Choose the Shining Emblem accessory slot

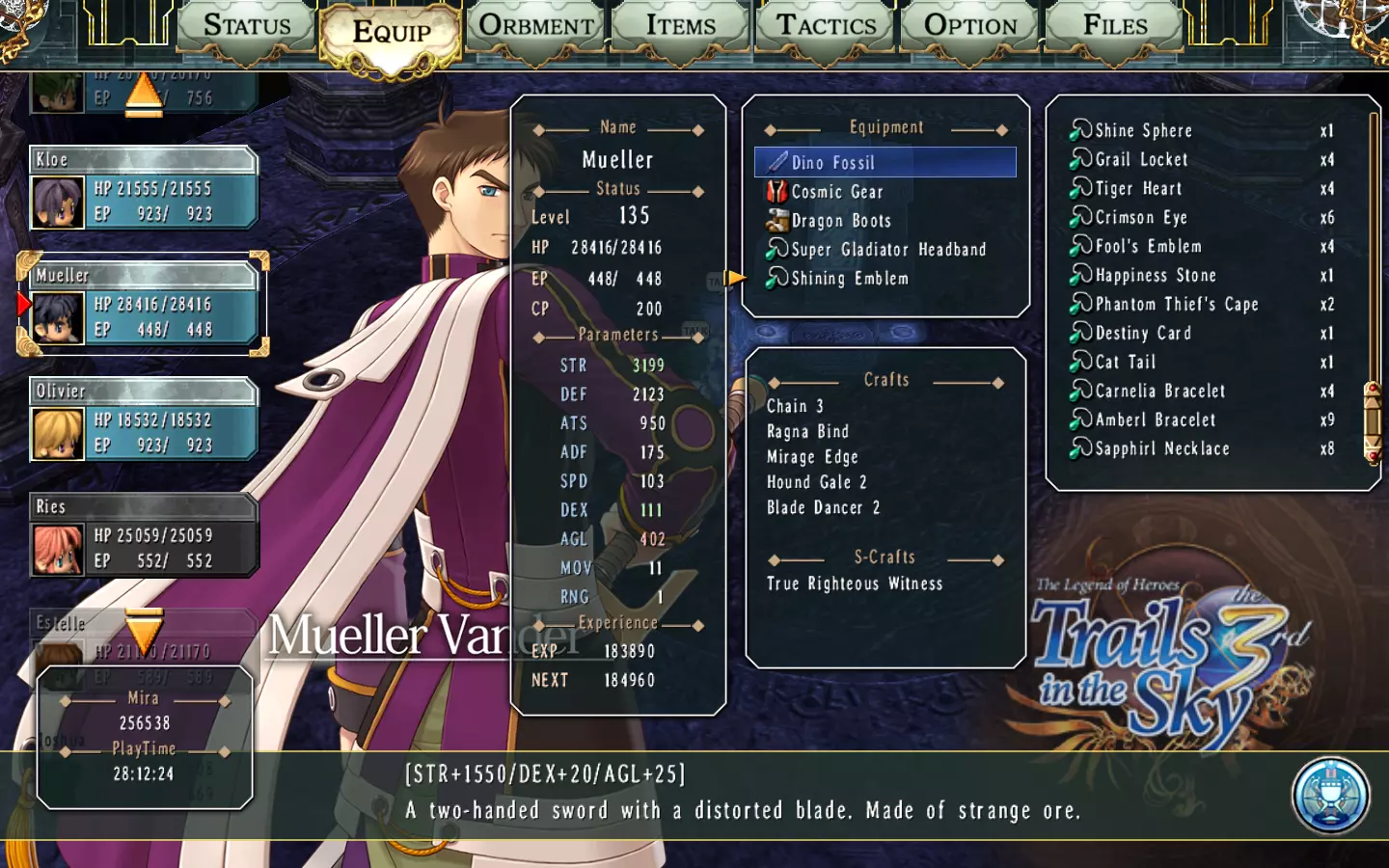pyautogui.click(x=850, y=279)
